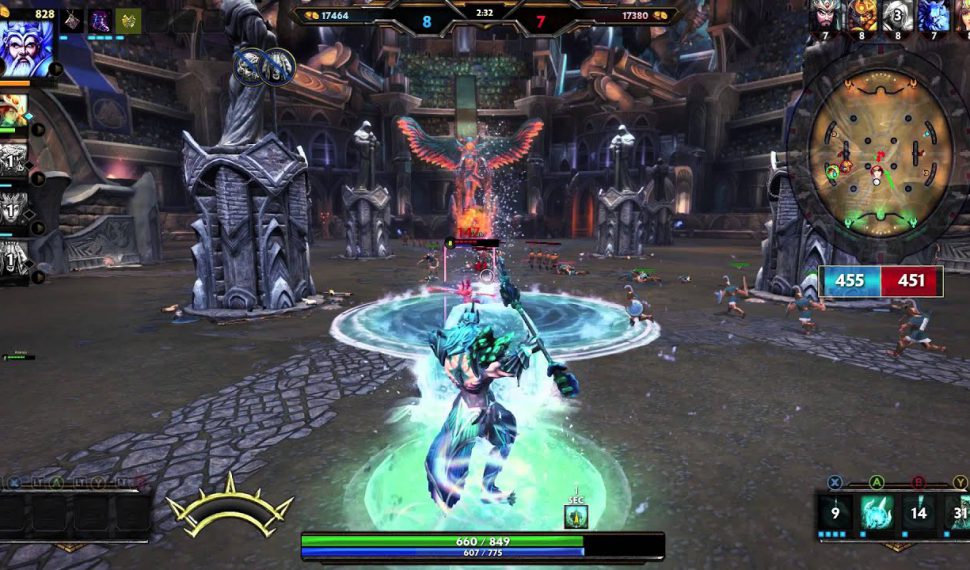This screenshot has height=570, width=970.
Task: Select the purple boots item icon
Action: (101, 20)
